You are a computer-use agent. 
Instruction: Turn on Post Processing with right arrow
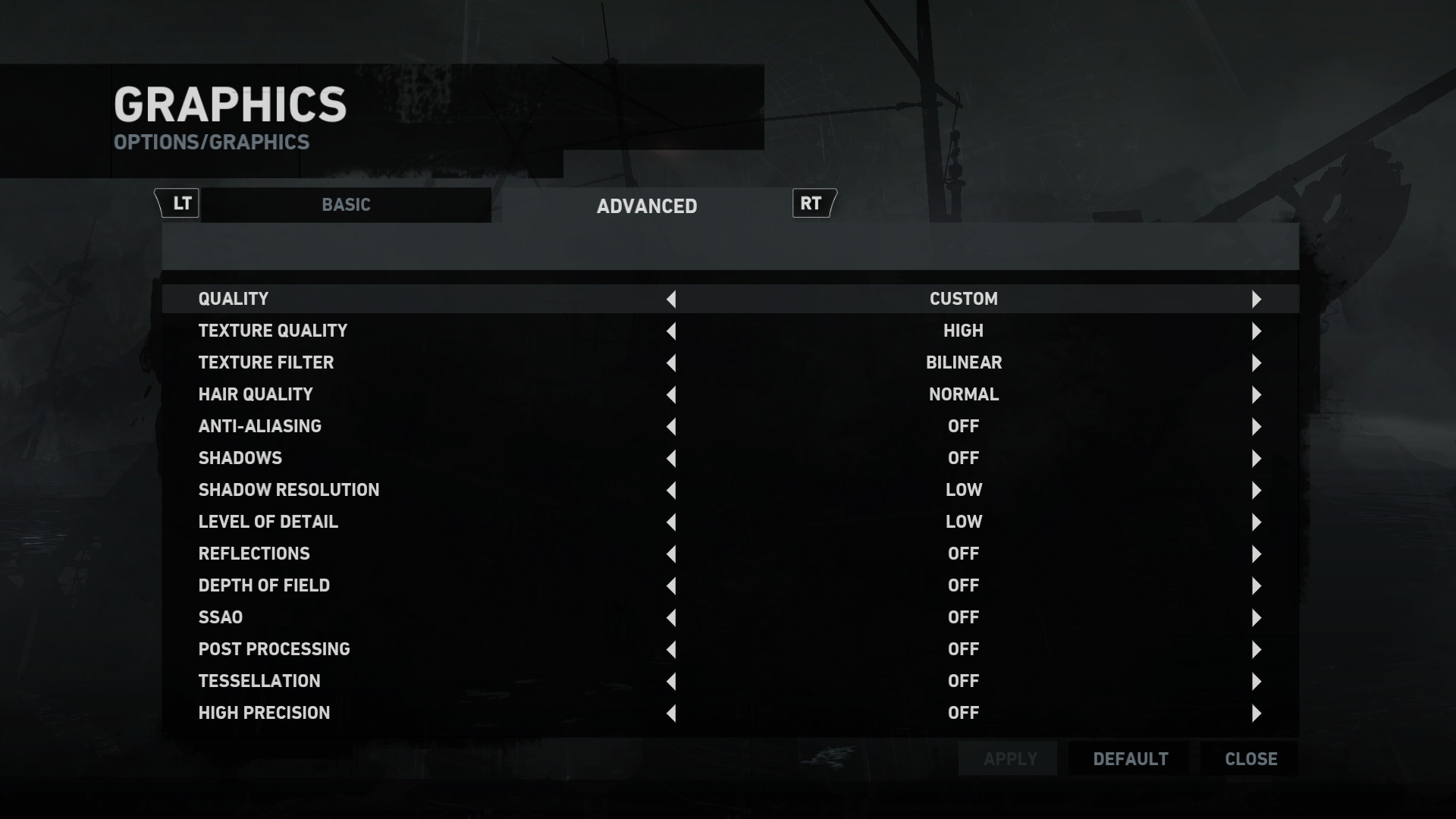[1257, 650]
